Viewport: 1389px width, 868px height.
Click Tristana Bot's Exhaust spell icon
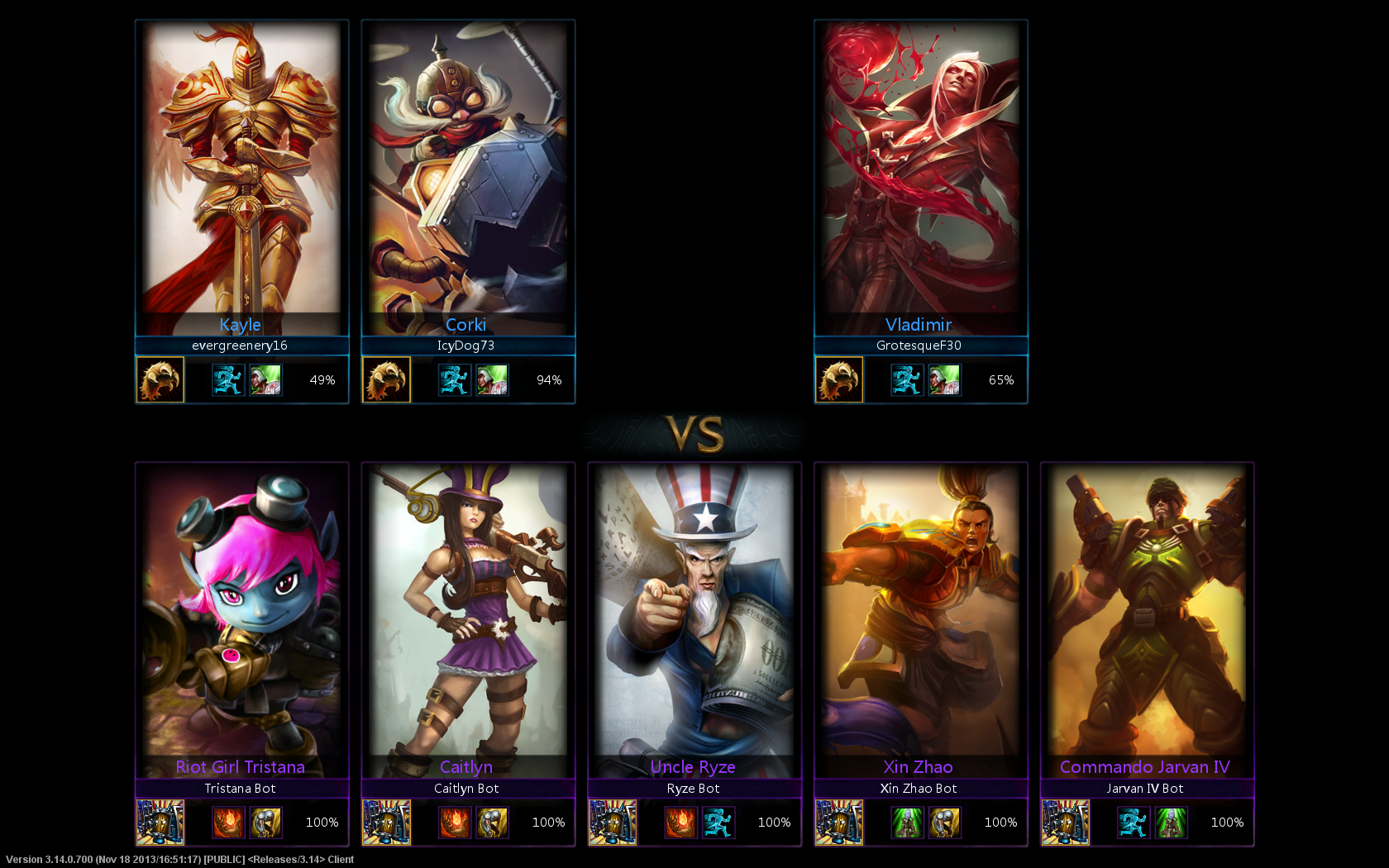point(267,823)
